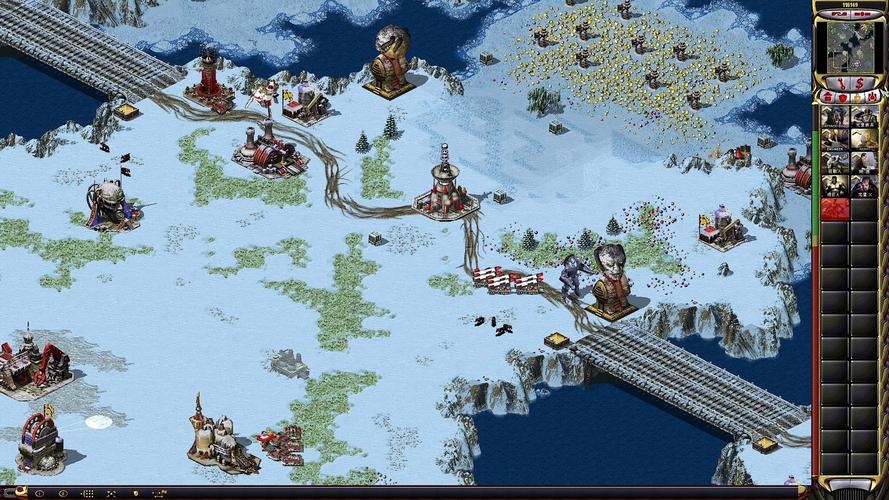The image size is (889, 500).
Task: Switch to the infantry build tab
Action: [x=858, y=98]
